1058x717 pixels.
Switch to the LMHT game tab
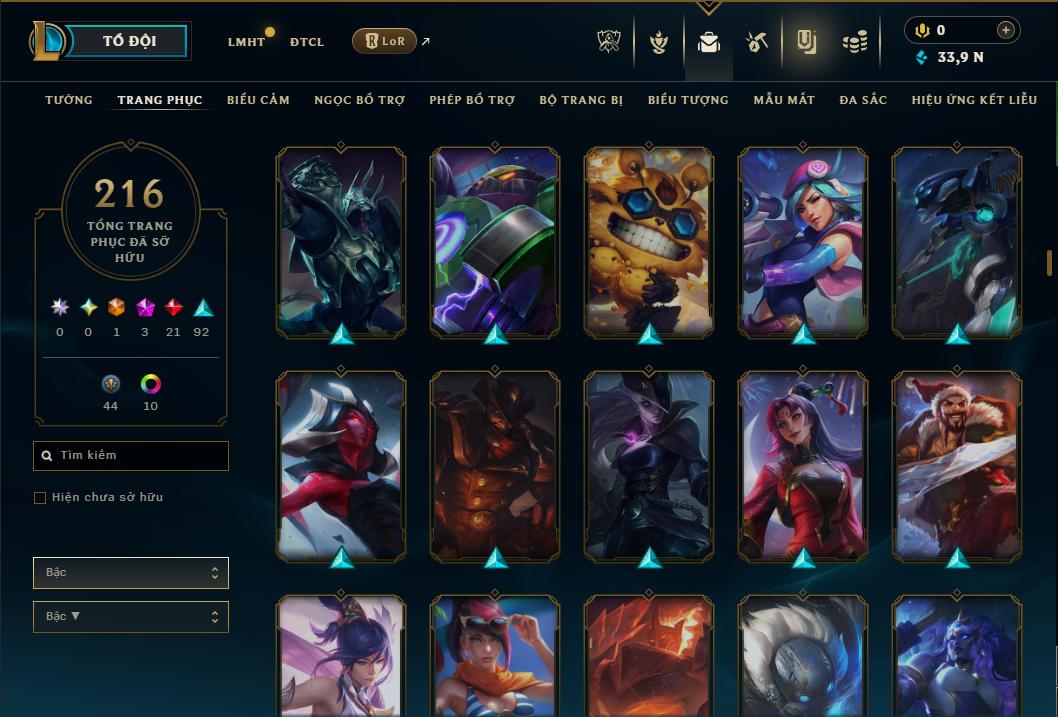click(246, 42)
